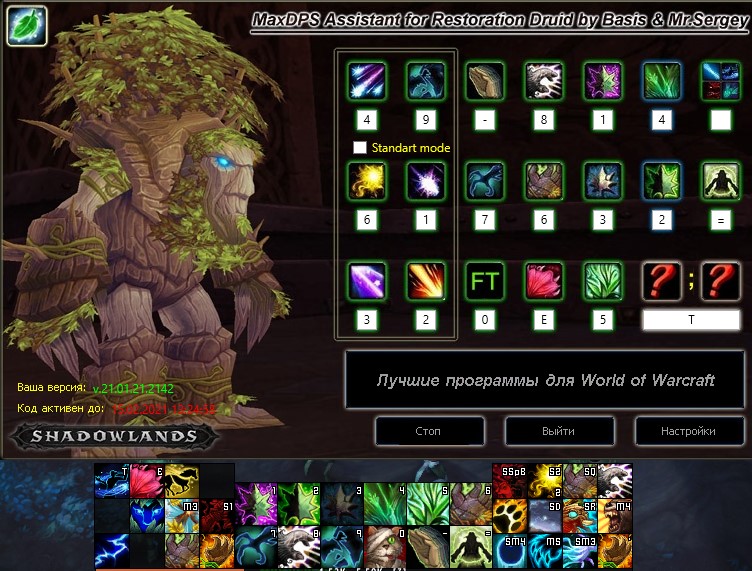Select the purple crystal ability icon

[367, 282]
